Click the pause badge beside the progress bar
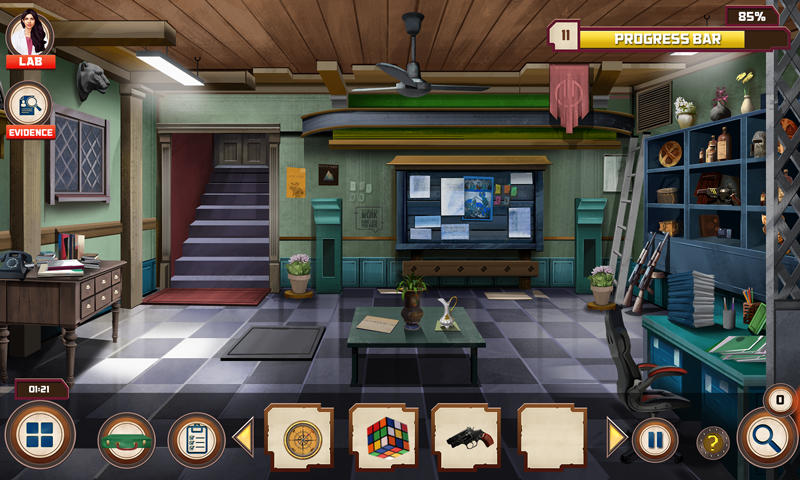Image resolution: width=800 pixels, height=480 pixels. click(565, 36)
